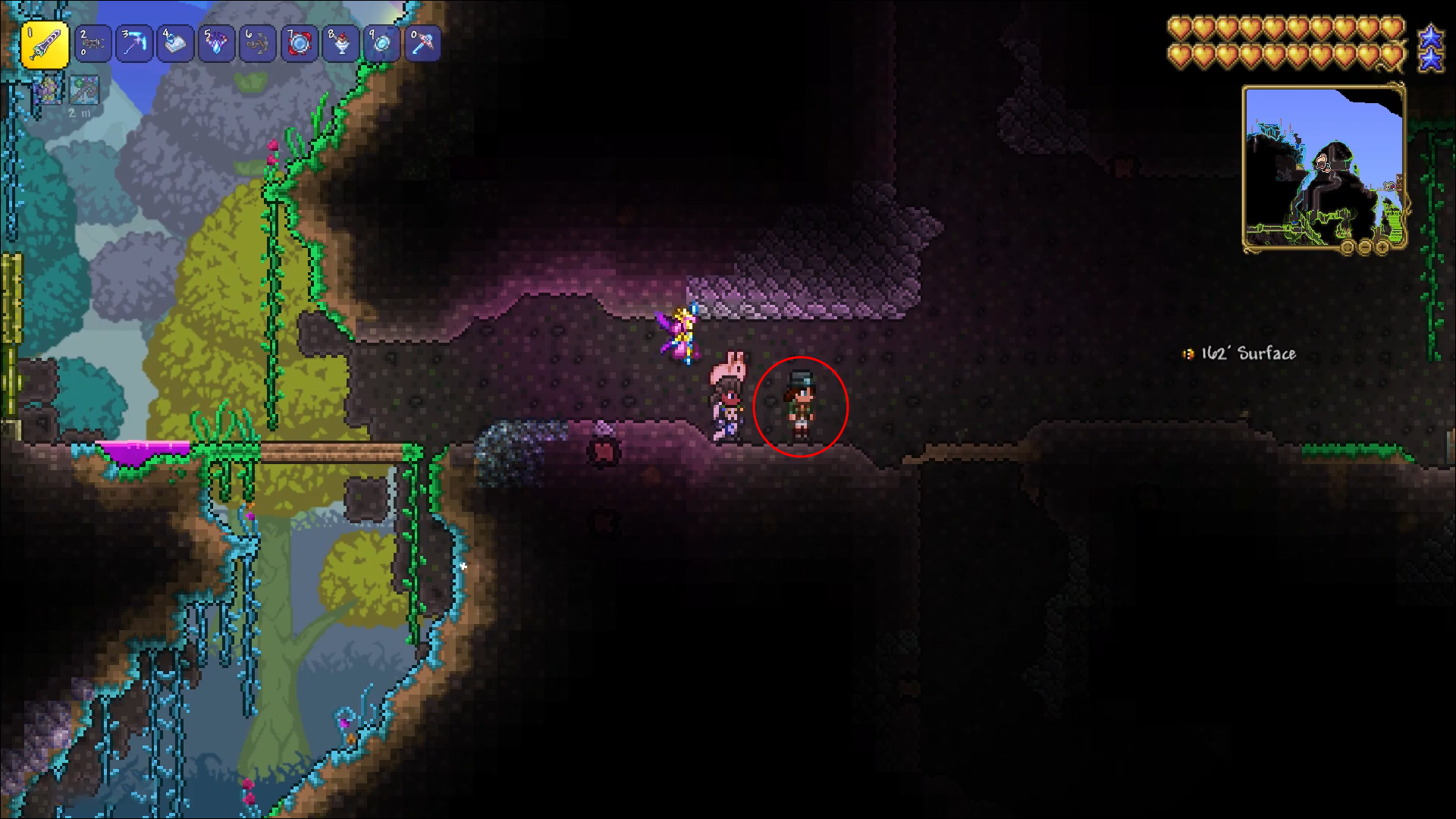Choose the grey grappling hook in slot 6
This screenshot has height=819, width=1456.
point(258,44)
